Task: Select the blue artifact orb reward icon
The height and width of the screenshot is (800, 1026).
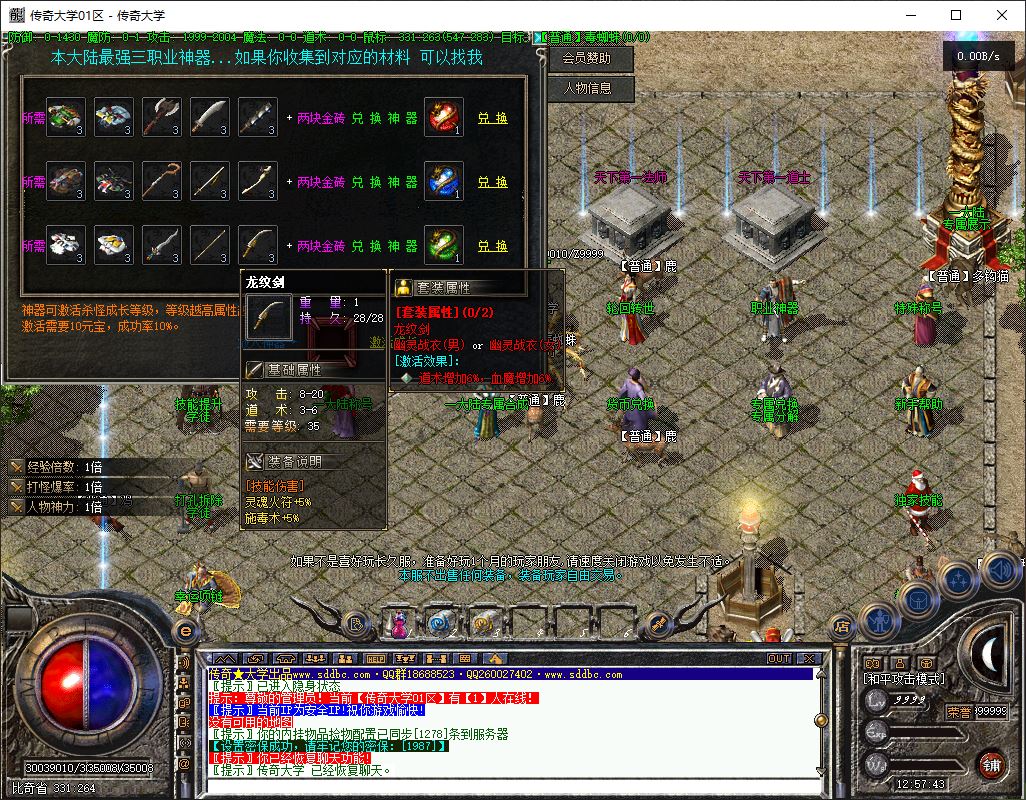Action: click(x=443, y=182)
